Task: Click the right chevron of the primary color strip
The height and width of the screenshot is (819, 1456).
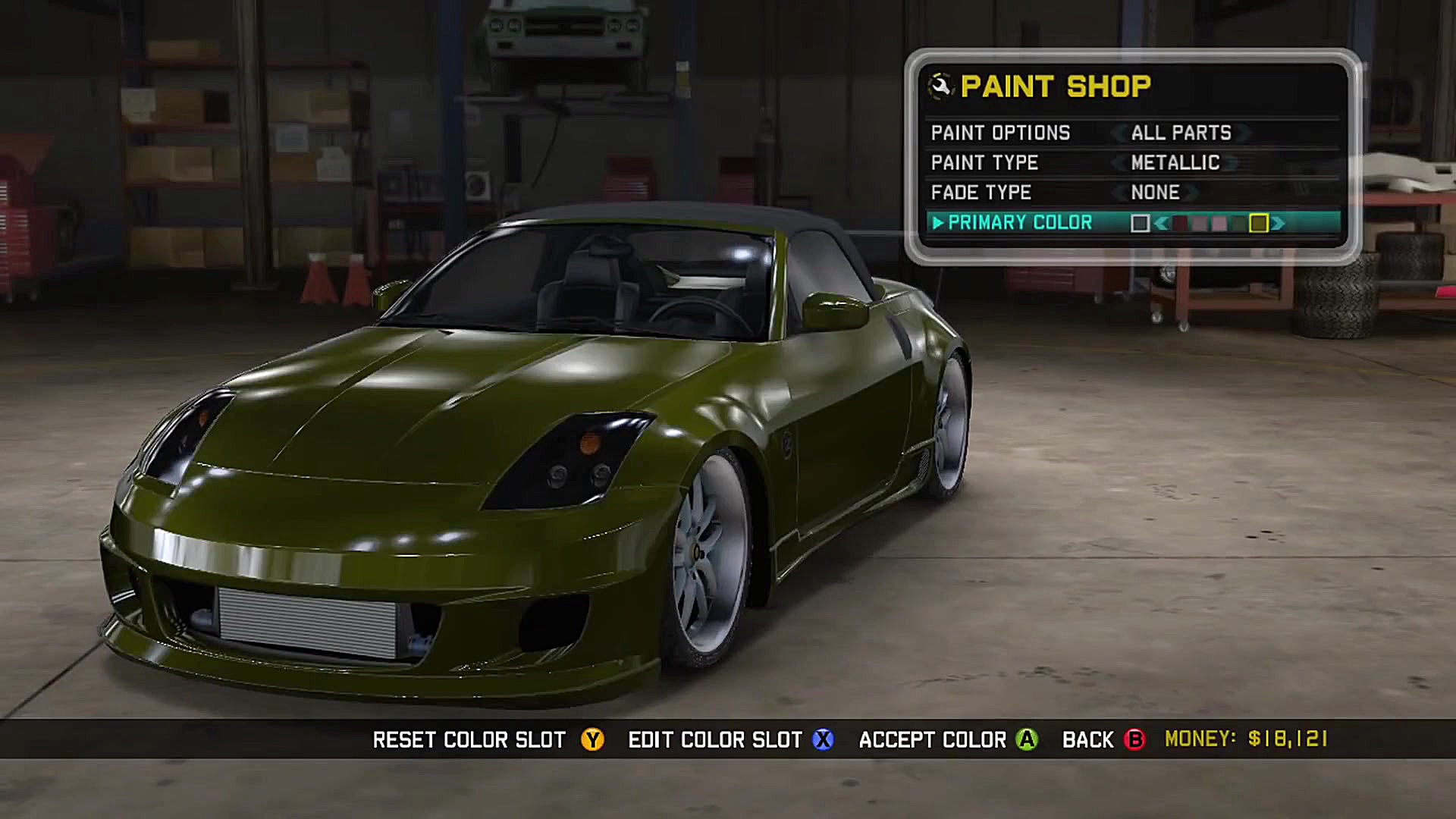Action: 1279,222
